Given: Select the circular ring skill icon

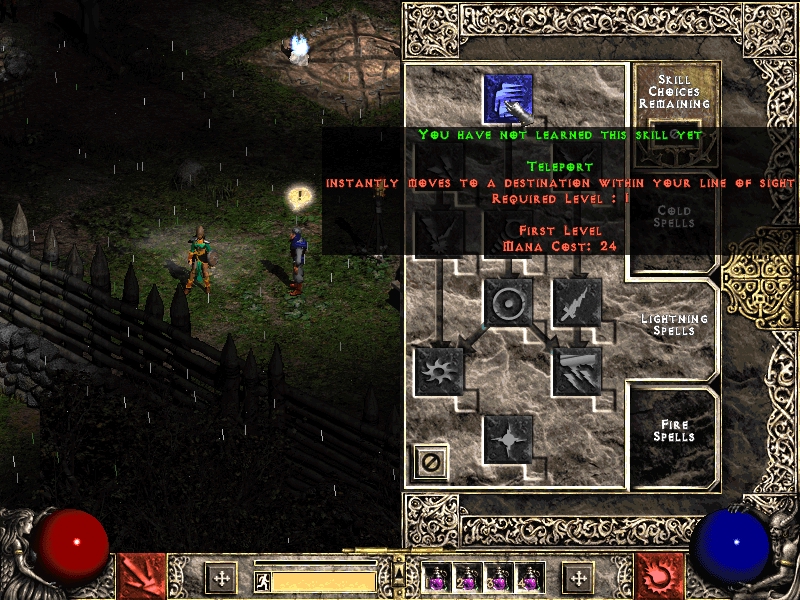Looking at the screenshot, I should (507, 302).
